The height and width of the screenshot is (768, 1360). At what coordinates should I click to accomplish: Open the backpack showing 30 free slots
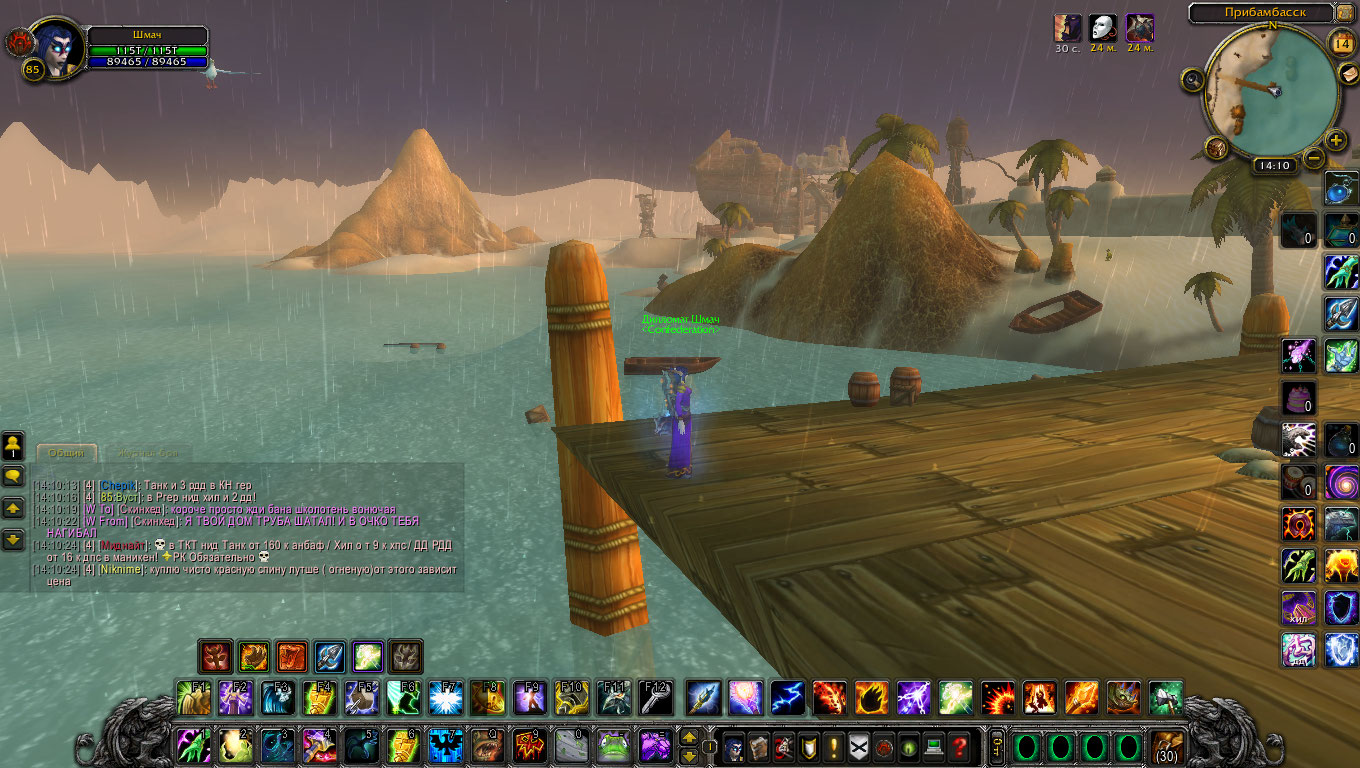[x=1167, y=746]
